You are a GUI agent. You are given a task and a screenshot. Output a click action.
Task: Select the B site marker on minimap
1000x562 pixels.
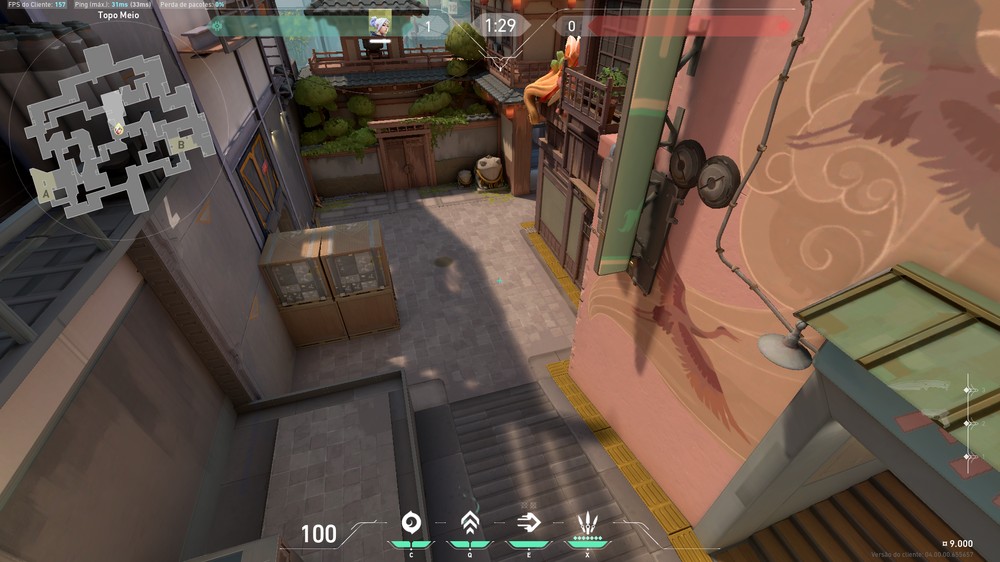point(181,143)
